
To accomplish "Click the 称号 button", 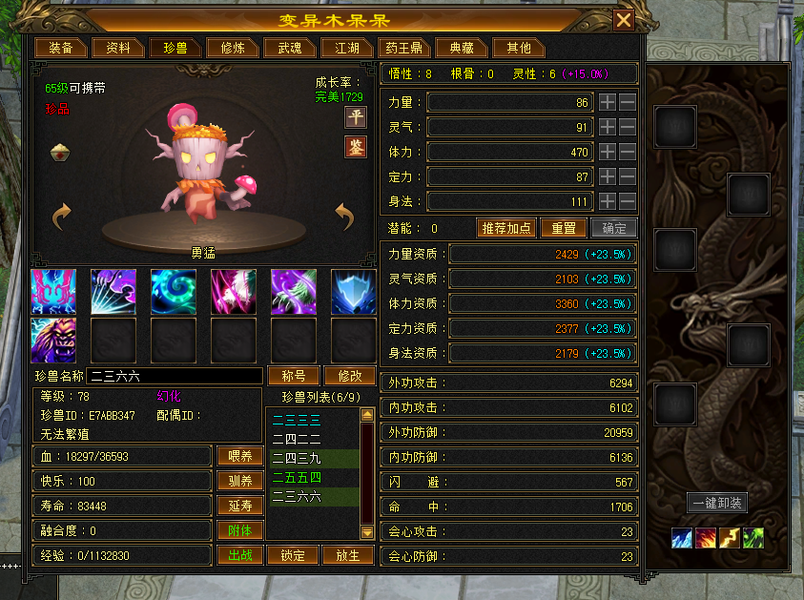I will click(x=293, y=376).
